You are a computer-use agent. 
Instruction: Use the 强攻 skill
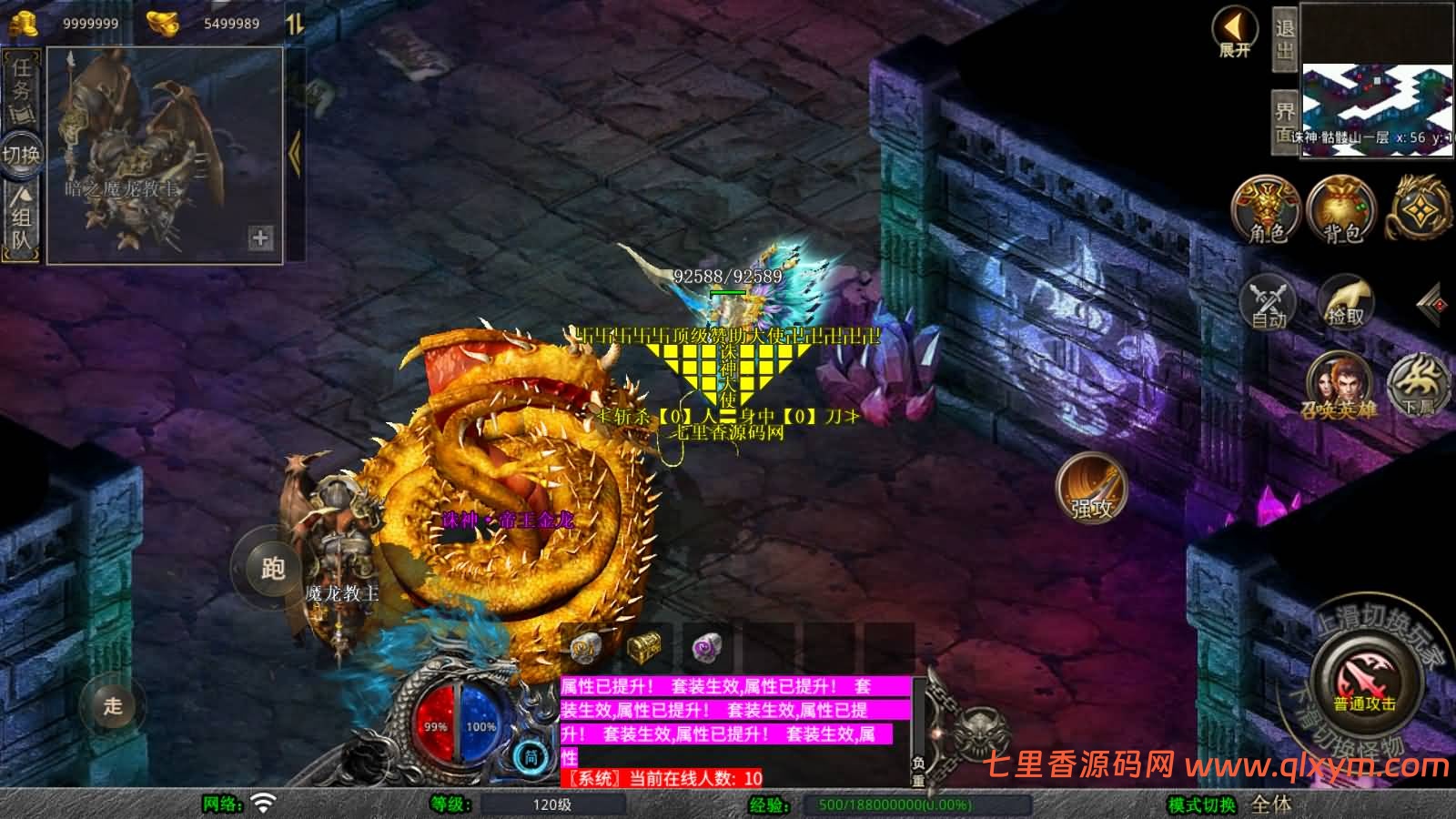tap(1091, 487)
